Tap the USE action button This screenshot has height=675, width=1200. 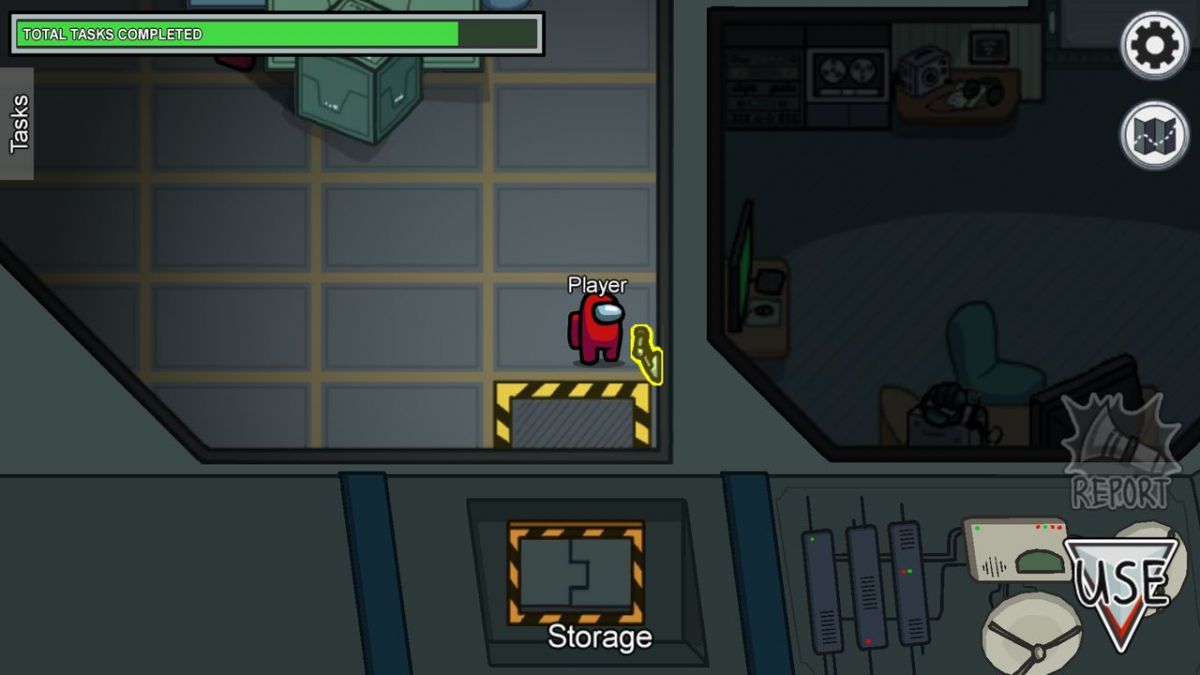[1120, 588]
